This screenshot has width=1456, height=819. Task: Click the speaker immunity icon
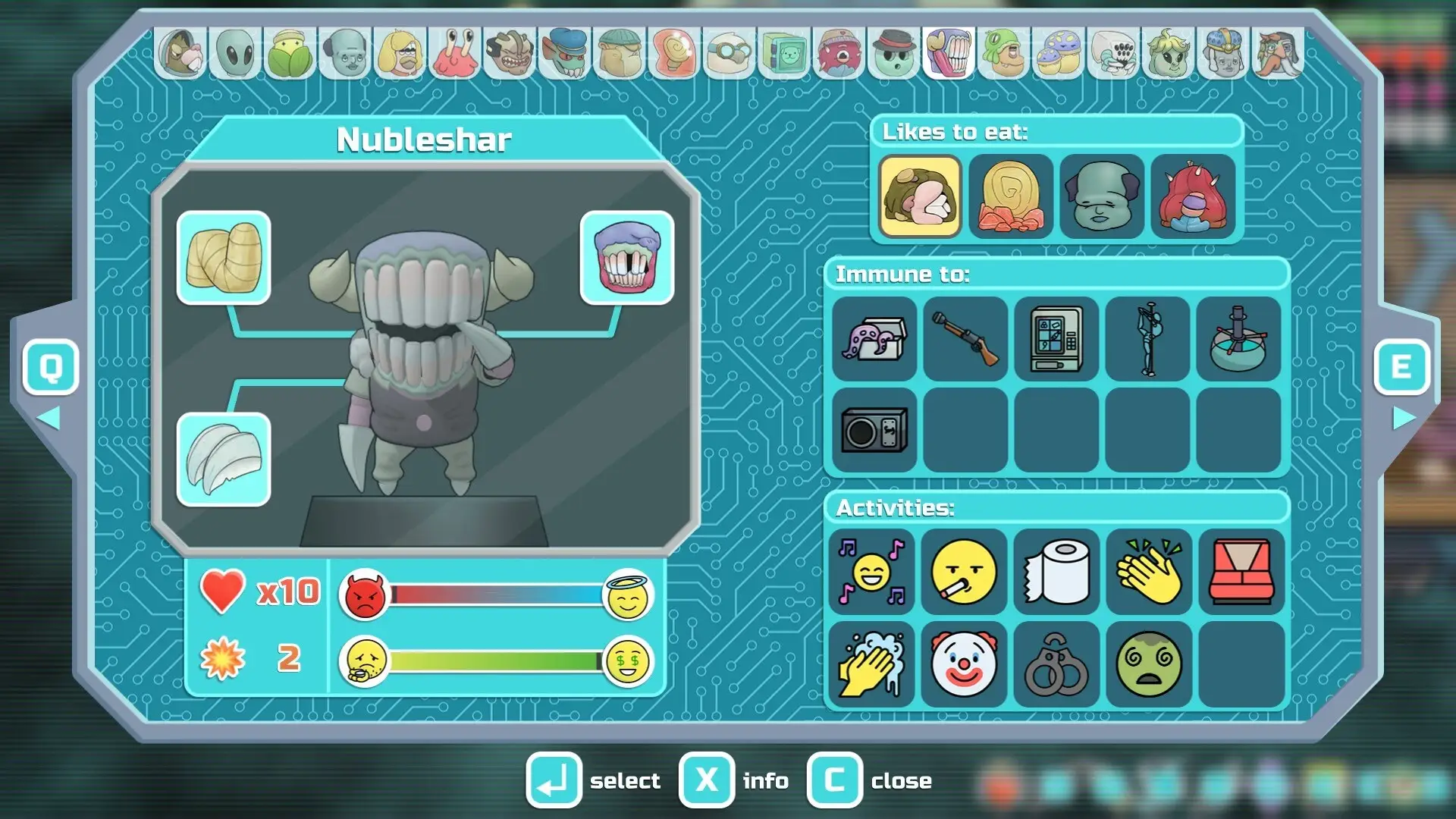pos(874,430)
